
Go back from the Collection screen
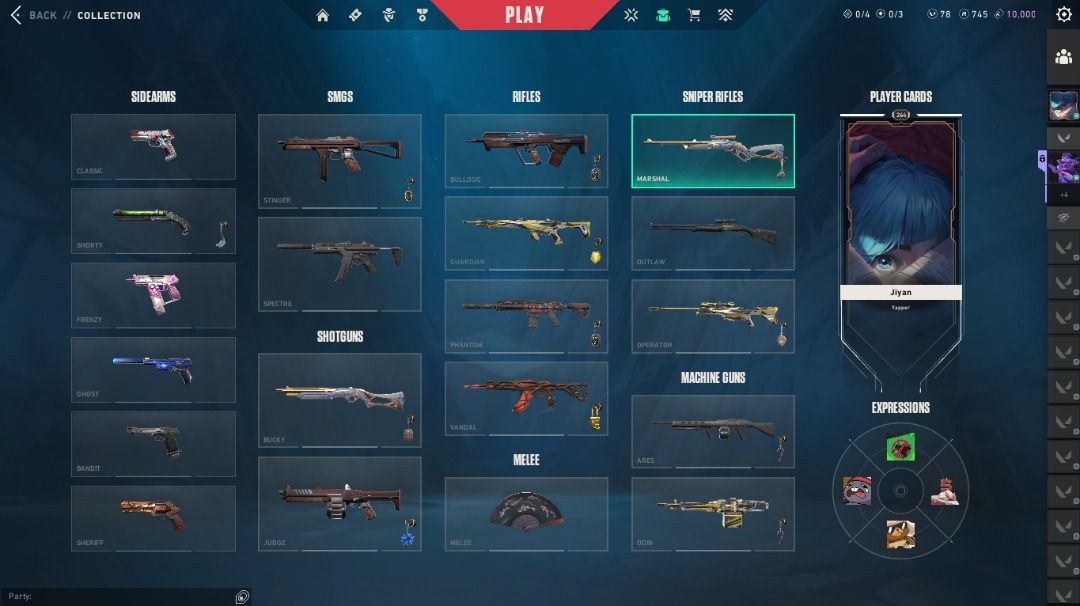coord(33,15)
